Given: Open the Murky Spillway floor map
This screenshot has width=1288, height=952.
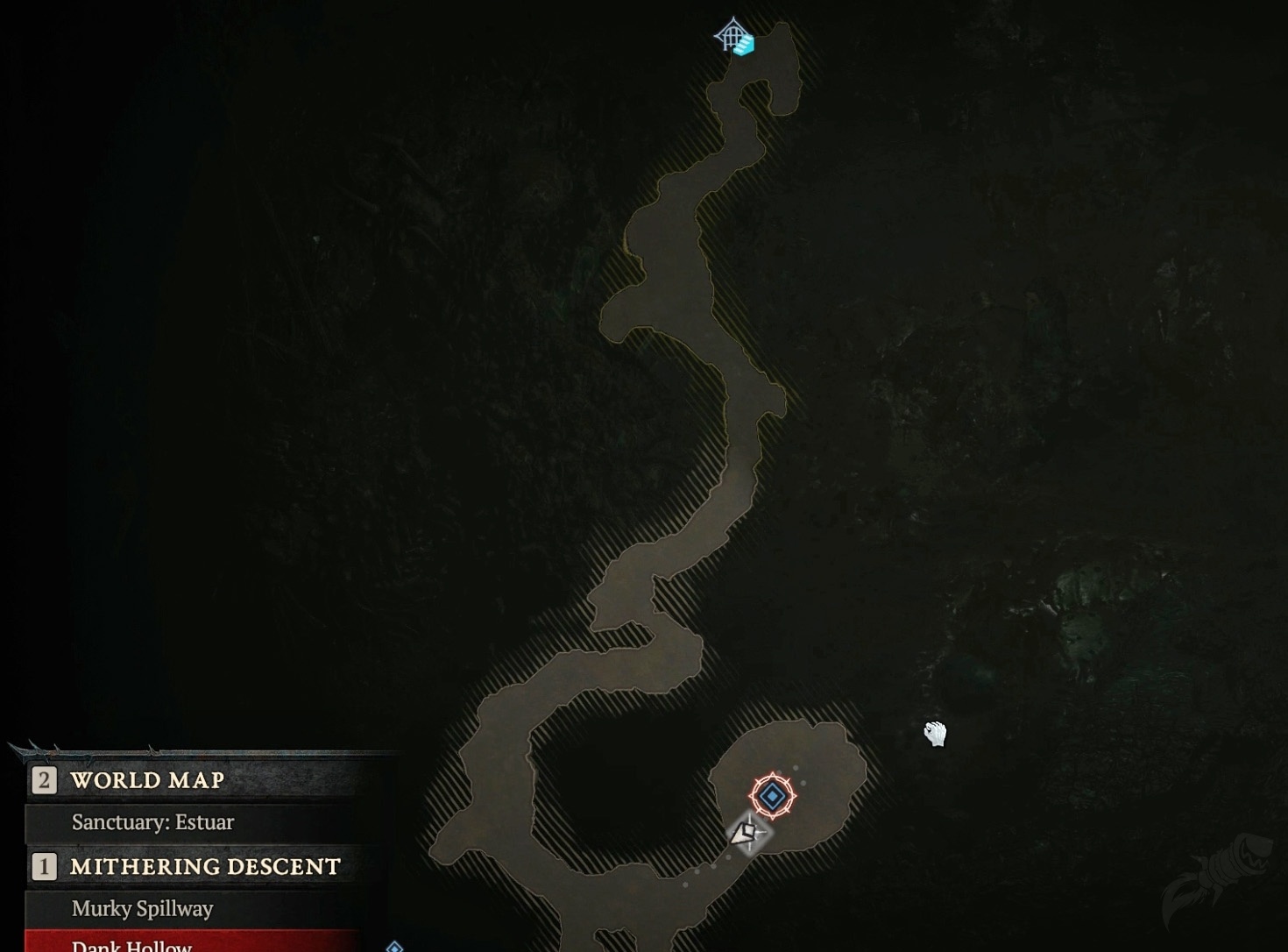Looking at the screenshot, I should (142, 909).
